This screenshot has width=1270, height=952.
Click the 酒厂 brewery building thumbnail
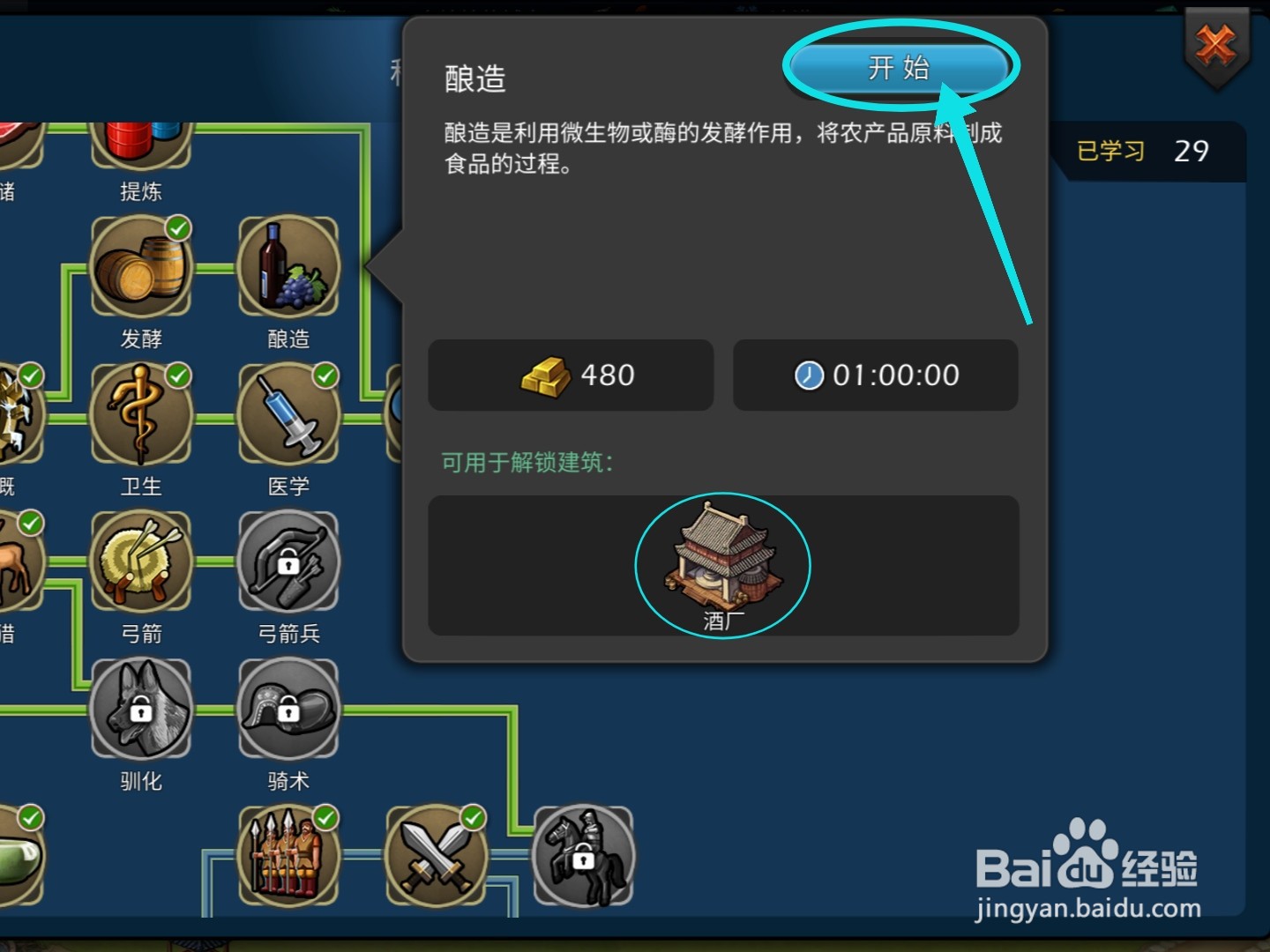coord(721,560)
